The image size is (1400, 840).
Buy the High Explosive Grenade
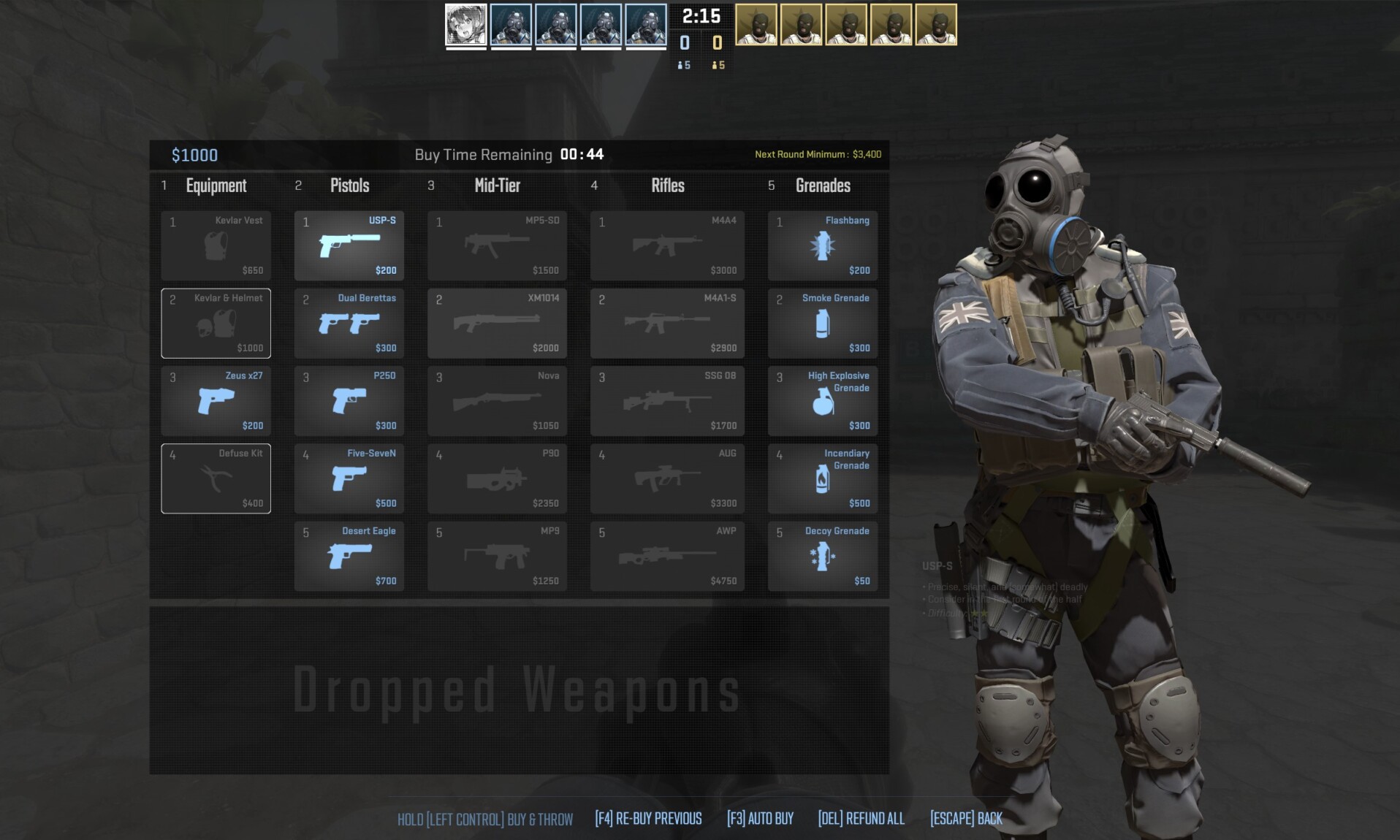823,401
